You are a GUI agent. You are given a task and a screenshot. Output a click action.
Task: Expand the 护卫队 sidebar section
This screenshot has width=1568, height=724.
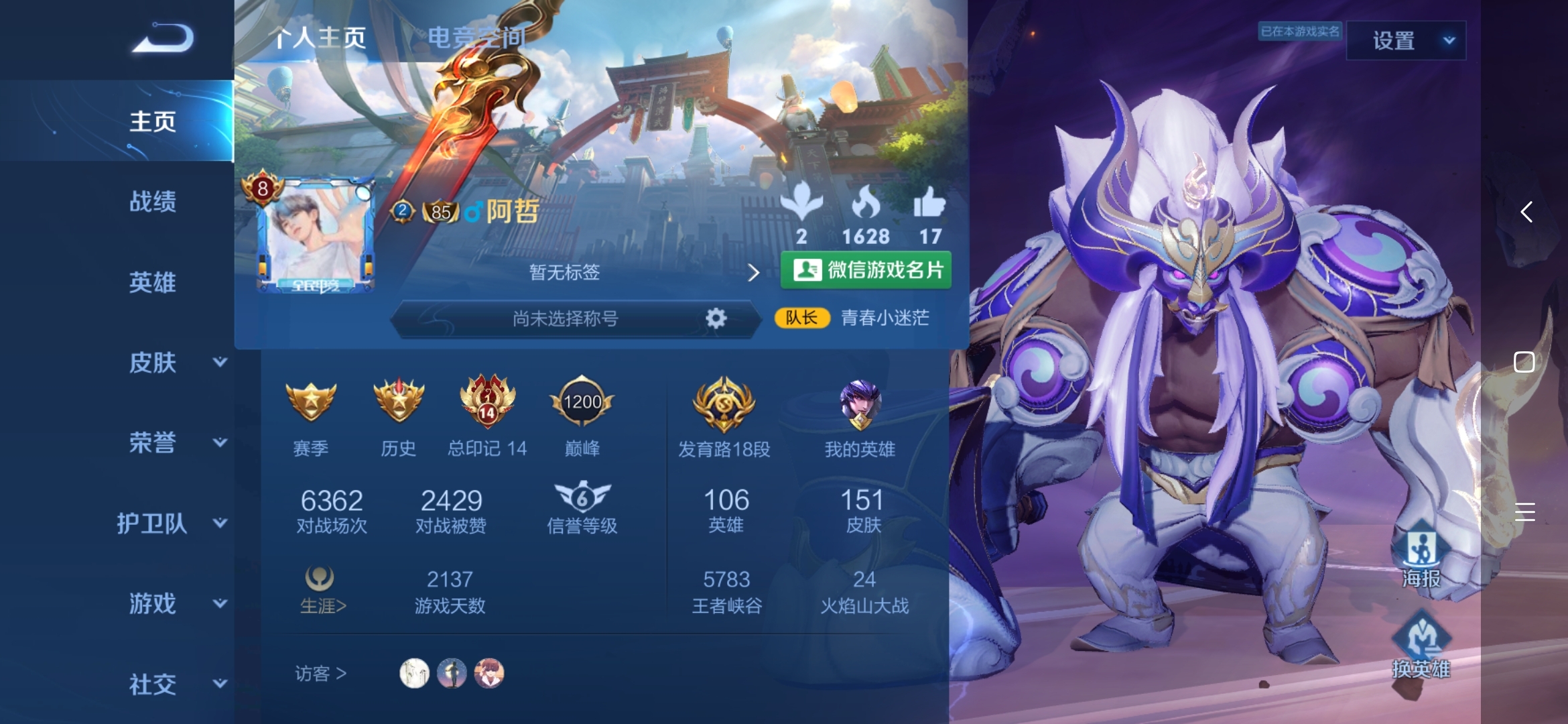tap(171, 524)
